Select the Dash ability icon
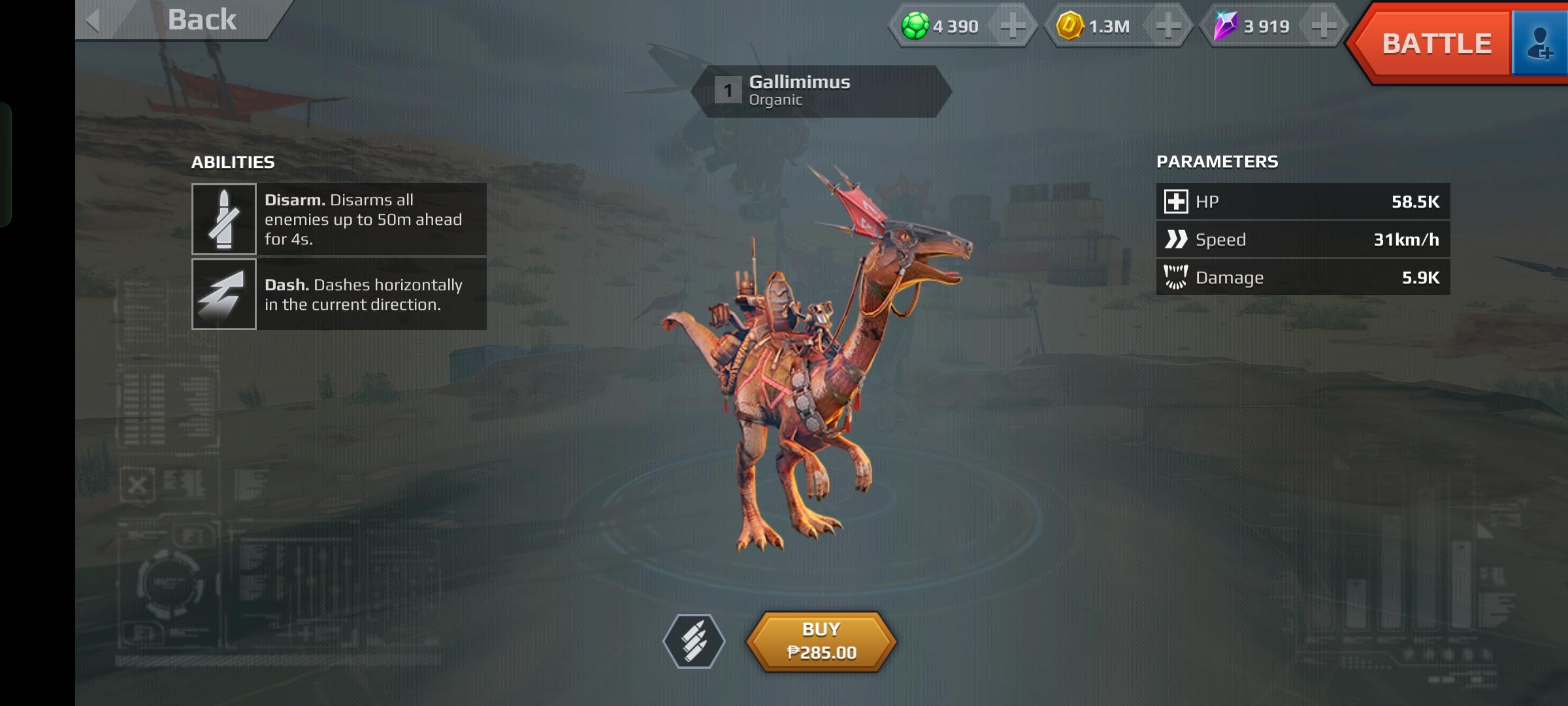Image resolution: width=1568 pixels, height=706 pixels. point(223,294)
